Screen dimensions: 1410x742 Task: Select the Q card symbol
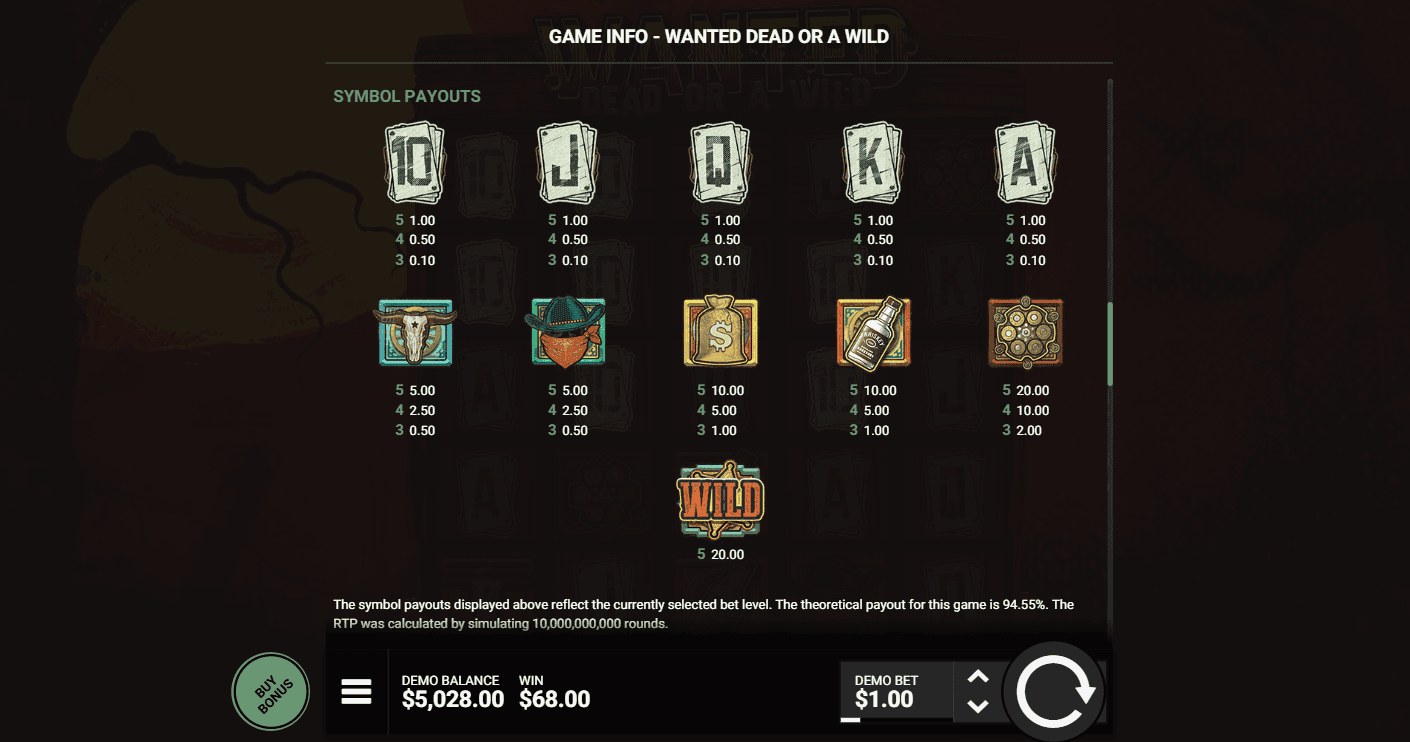pos(719,162)
